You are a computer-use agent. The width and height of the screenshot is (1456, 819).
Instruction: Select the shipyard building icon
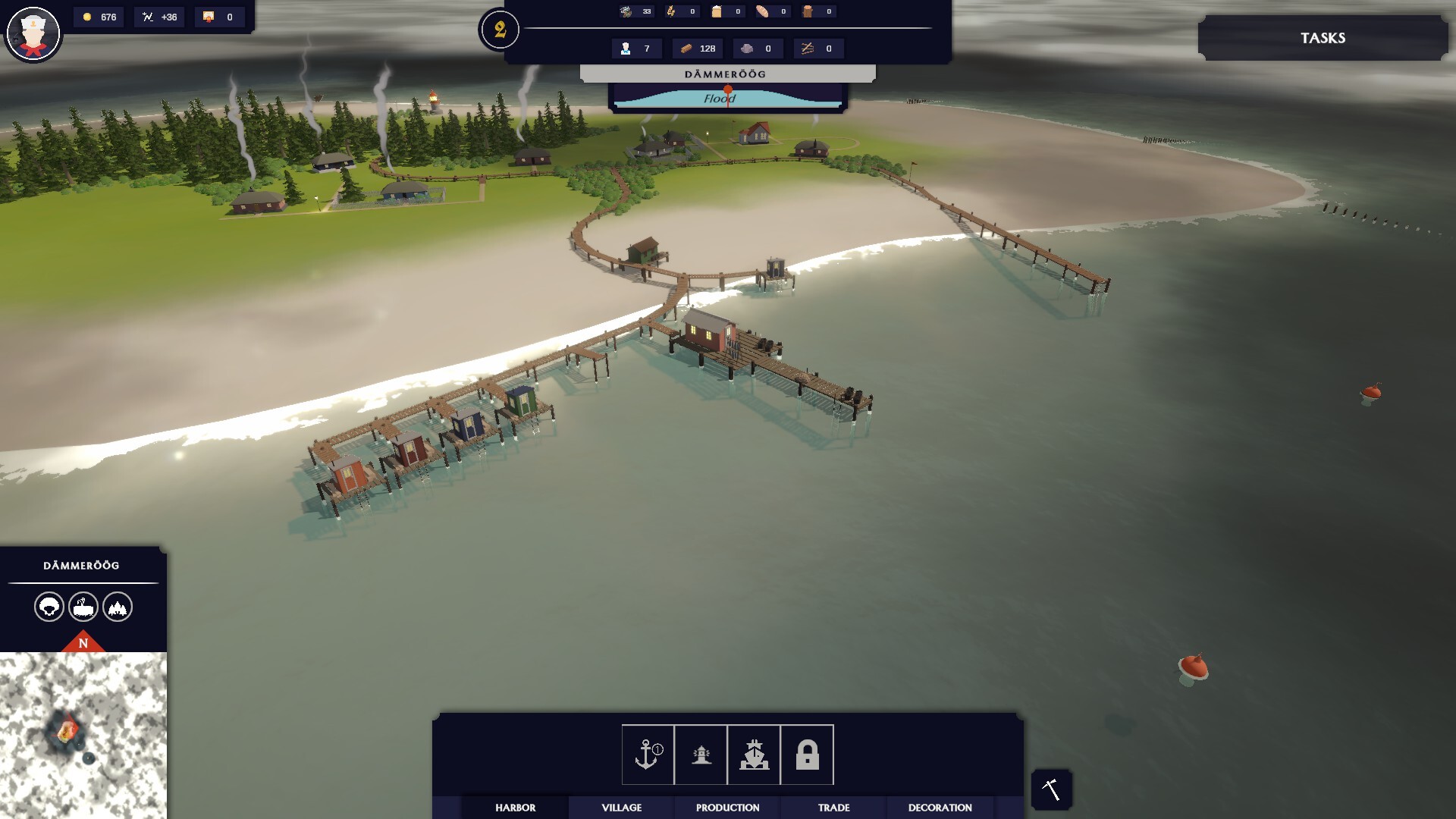pyautogui.click(x=755, y=755)
